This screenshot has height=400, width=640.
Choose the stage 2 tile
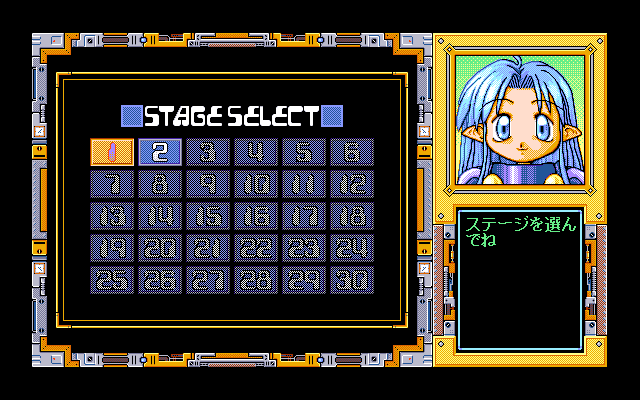(x=159, y=152)
